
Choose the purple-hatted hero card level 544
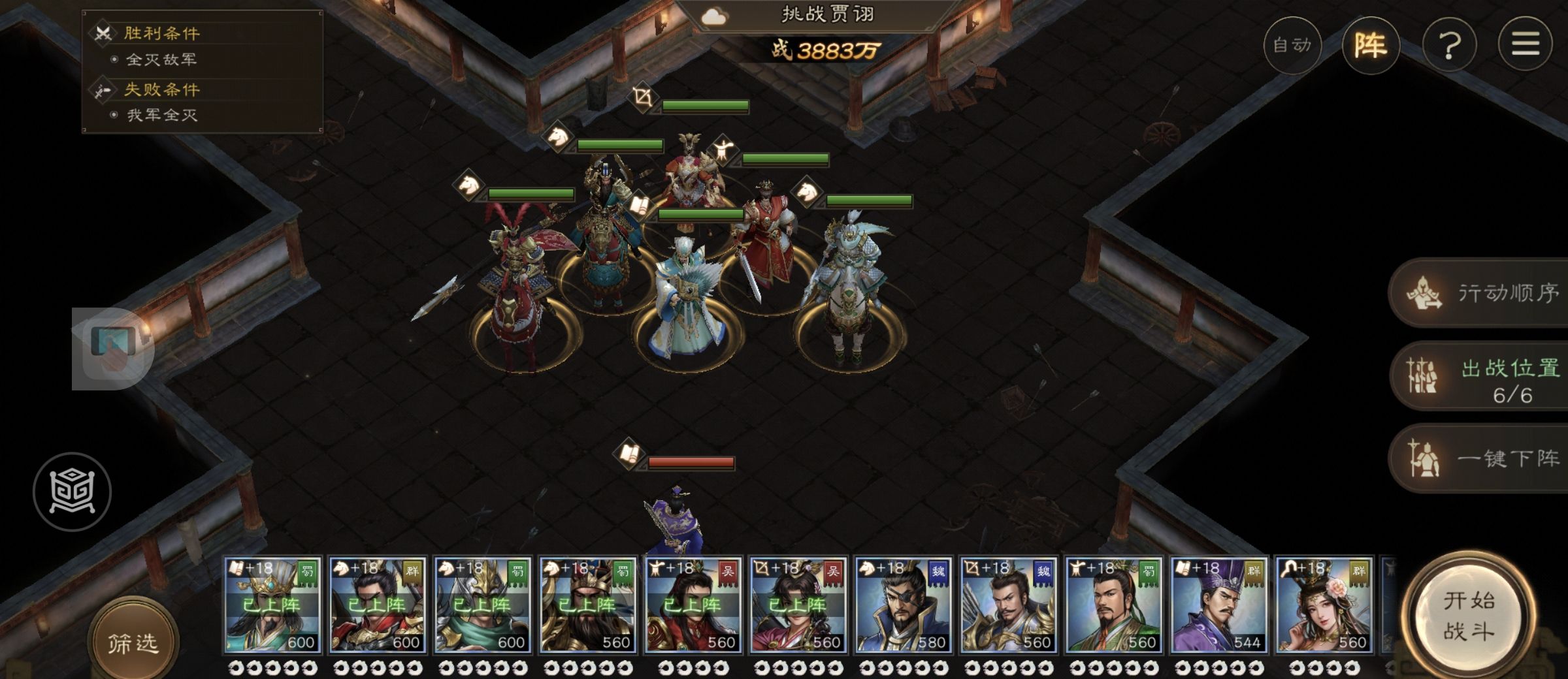(x=1218, y=605)
